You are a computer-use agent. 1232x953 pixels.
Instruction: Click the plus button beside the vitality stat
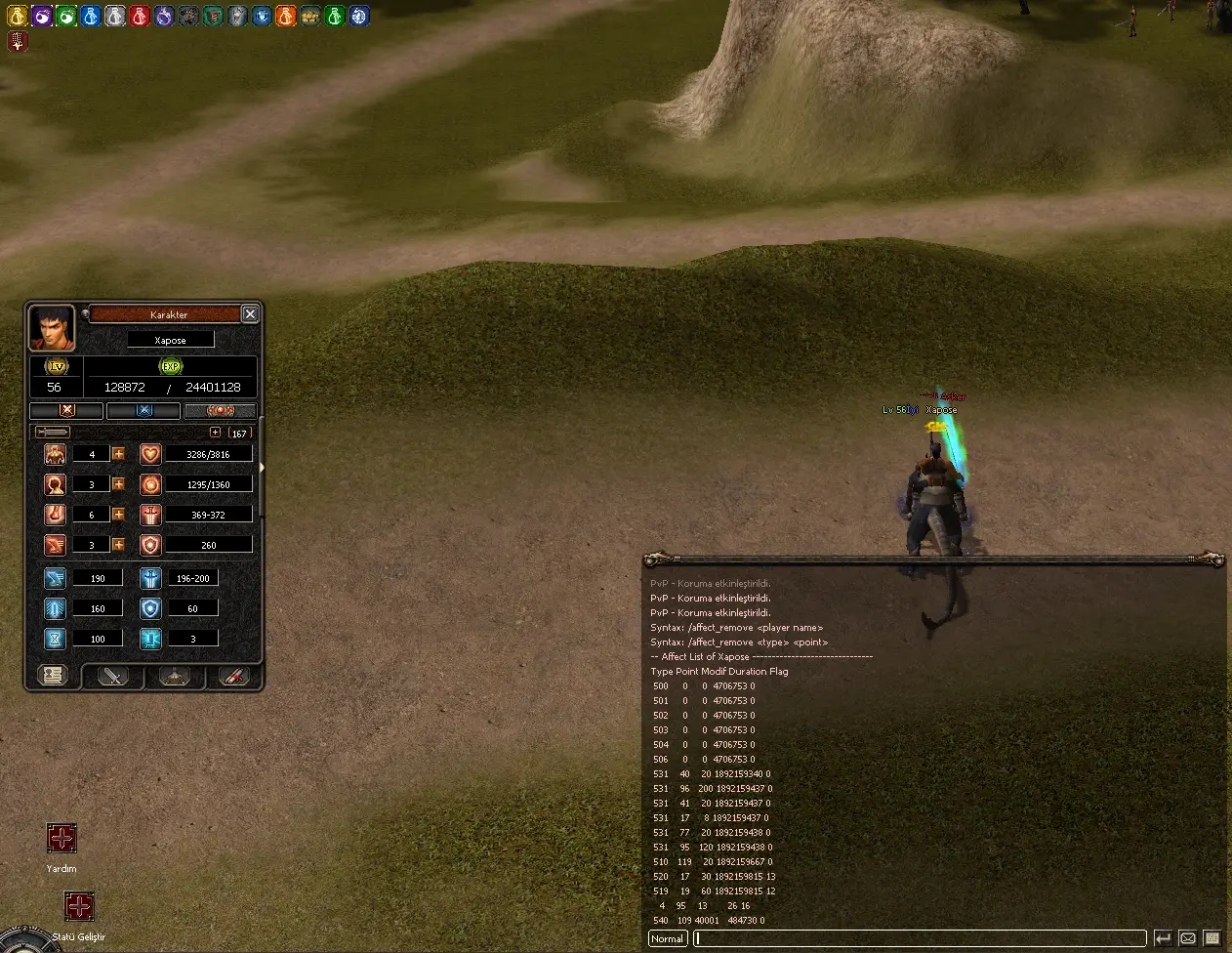[118, 454]
